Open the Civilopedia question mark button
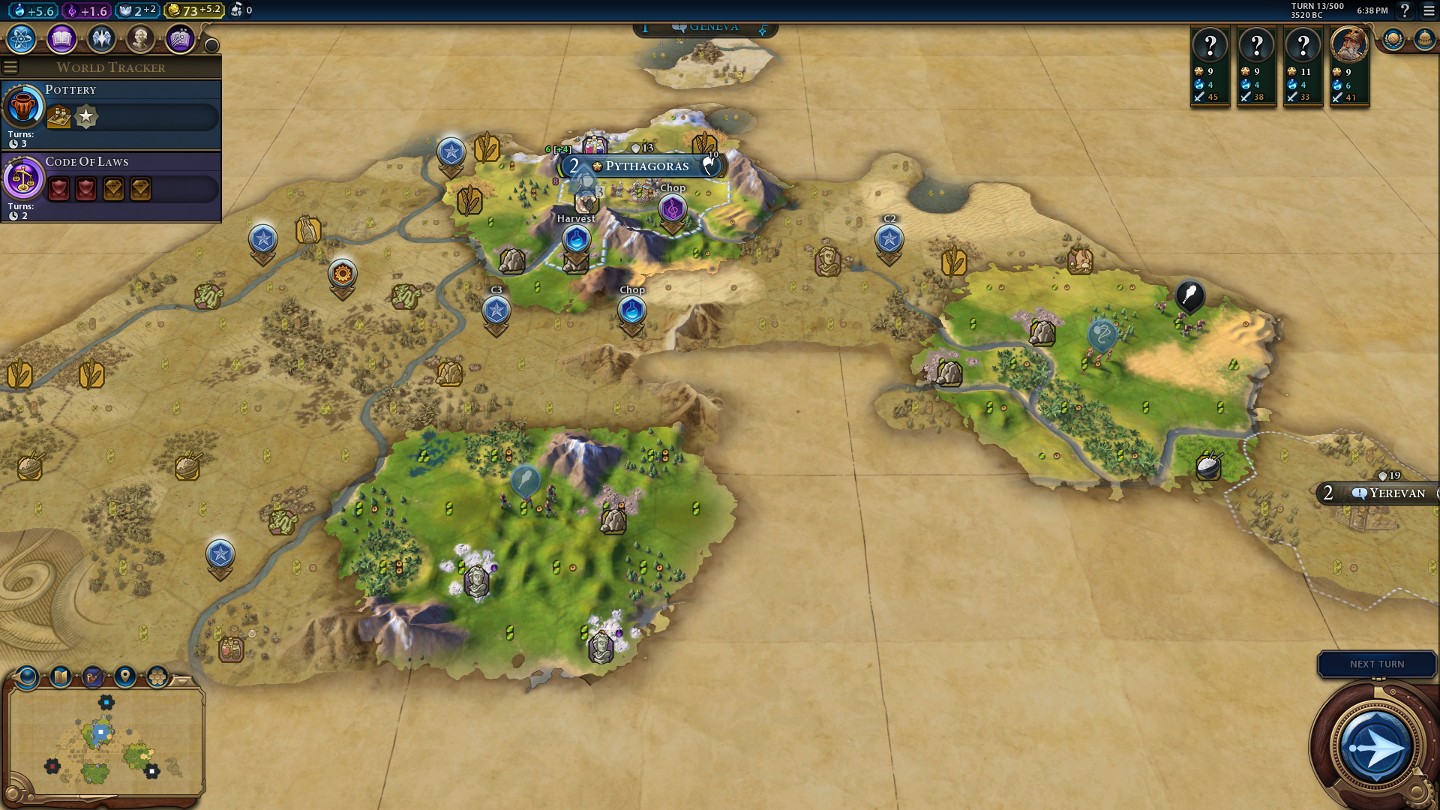 click(1405, 10)
